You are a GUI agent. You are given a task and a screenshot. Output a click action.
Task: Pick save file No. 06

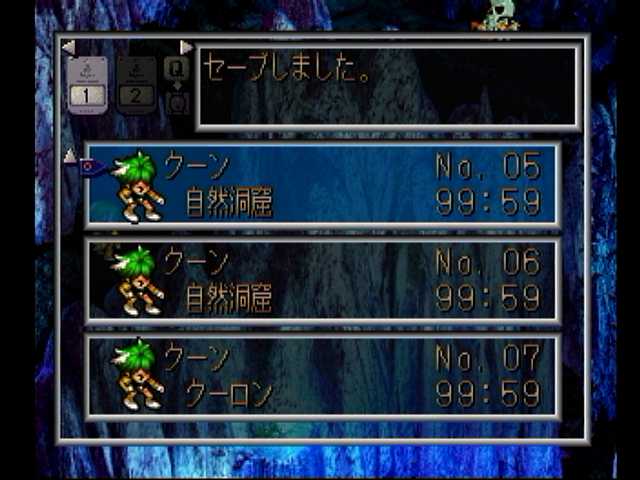322,280
